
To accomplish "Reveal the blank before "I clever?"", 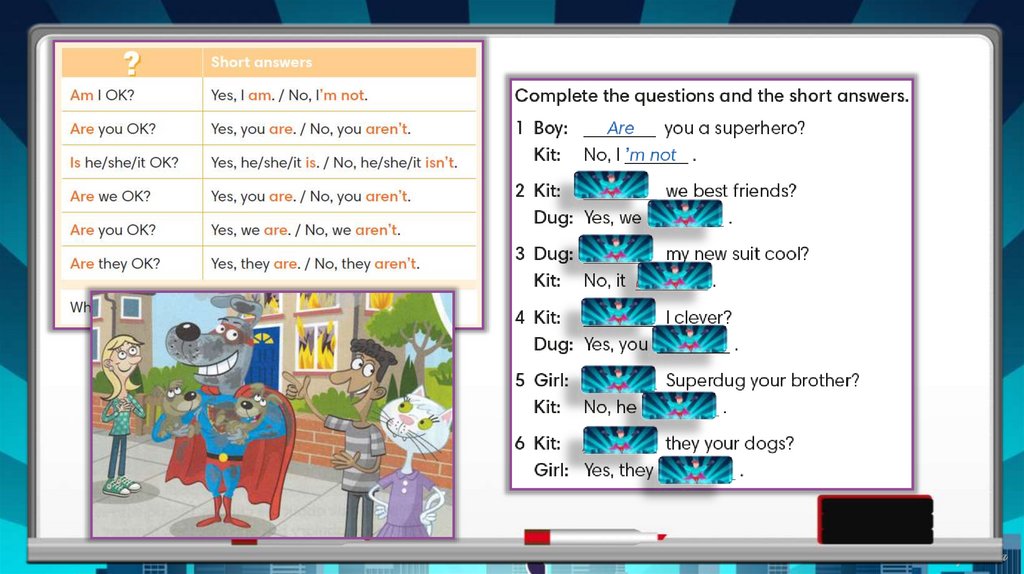I will [x=618, y=313].
